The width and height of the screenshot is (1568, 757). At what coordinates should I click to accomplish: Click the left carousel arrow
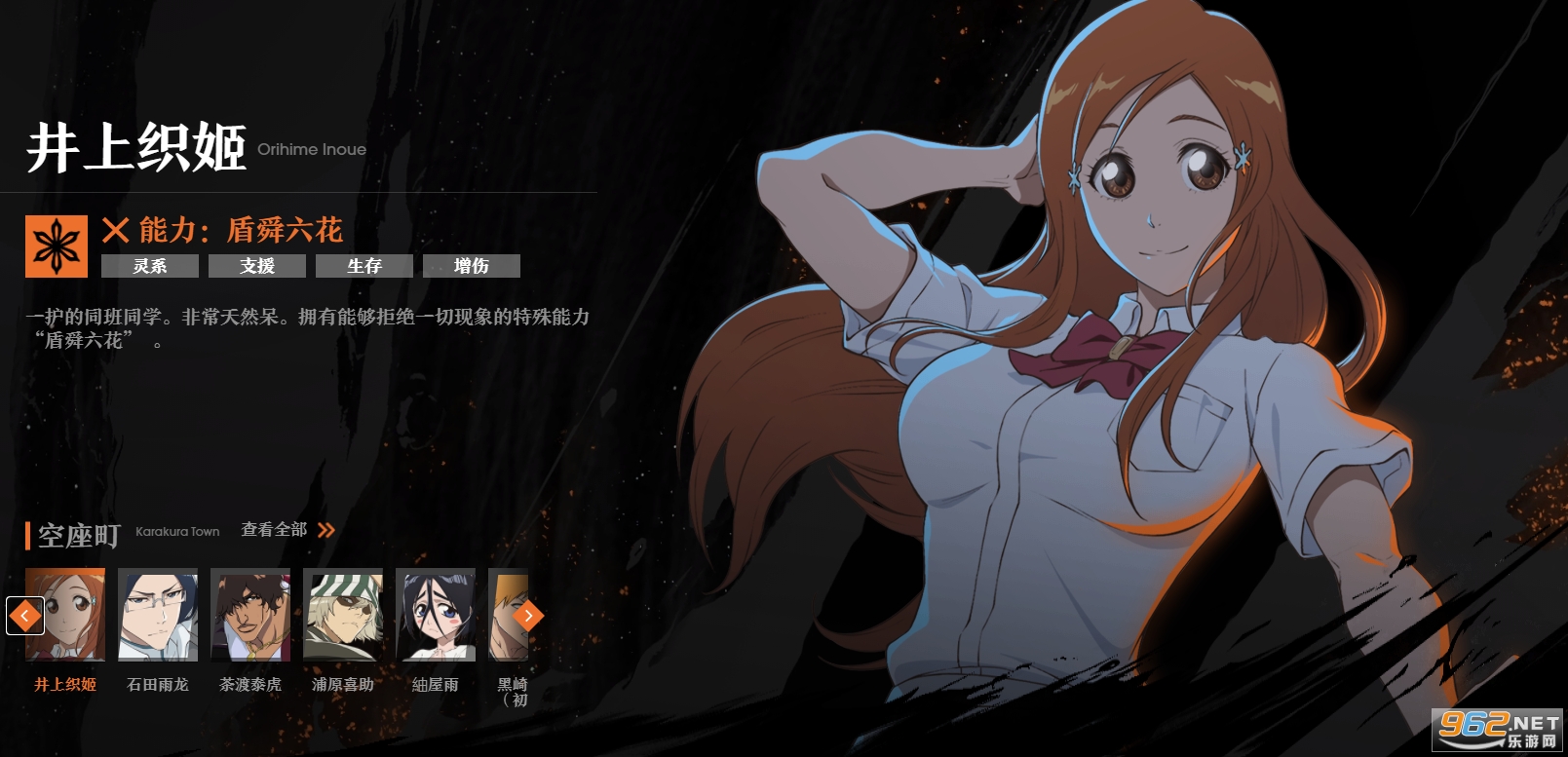pyautogui.click(x=24, y=616)
